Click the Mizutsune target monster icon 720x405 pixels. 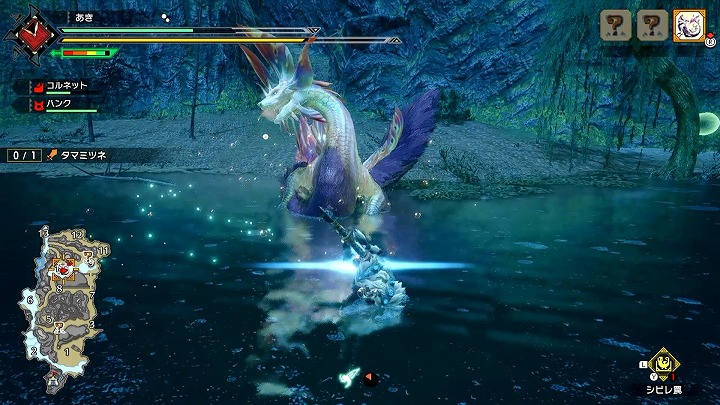pyautogui.click(x=689, y=25)
